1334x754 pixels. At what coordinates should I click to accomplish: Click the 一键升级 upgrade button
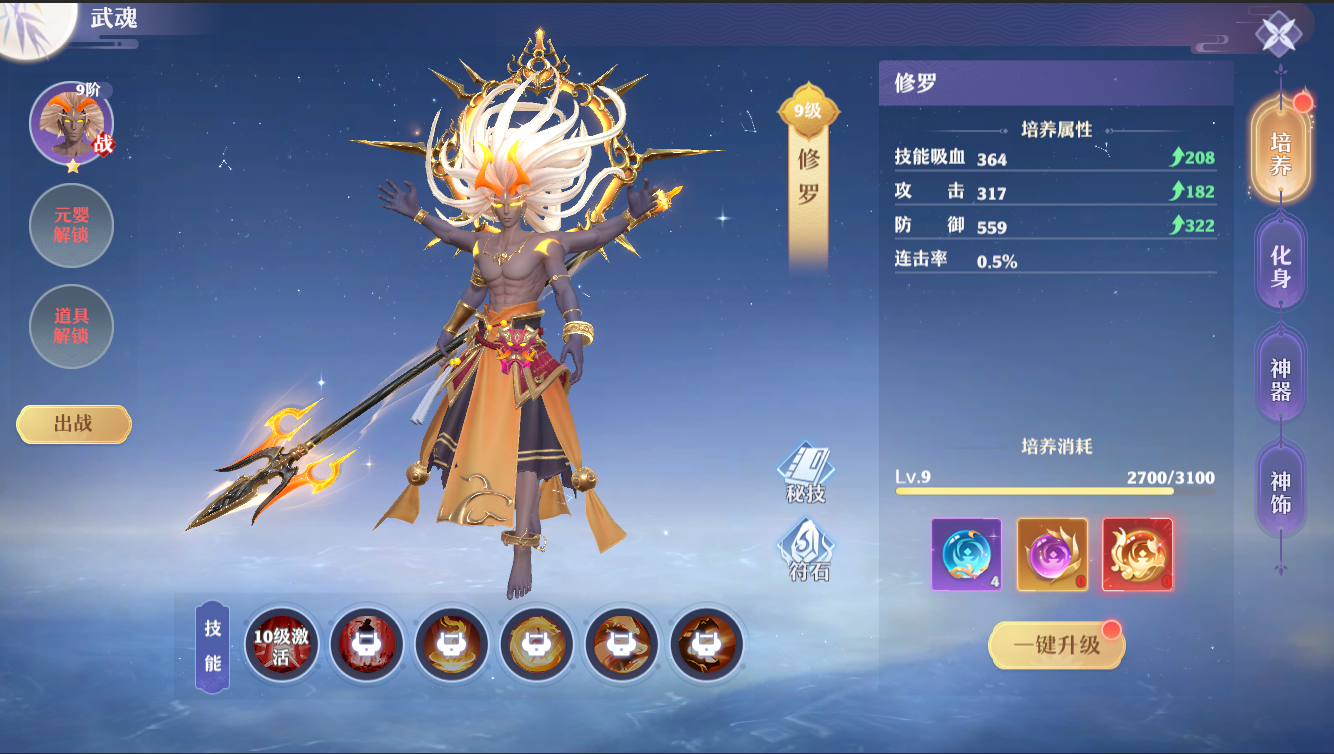pos(1056,645)
